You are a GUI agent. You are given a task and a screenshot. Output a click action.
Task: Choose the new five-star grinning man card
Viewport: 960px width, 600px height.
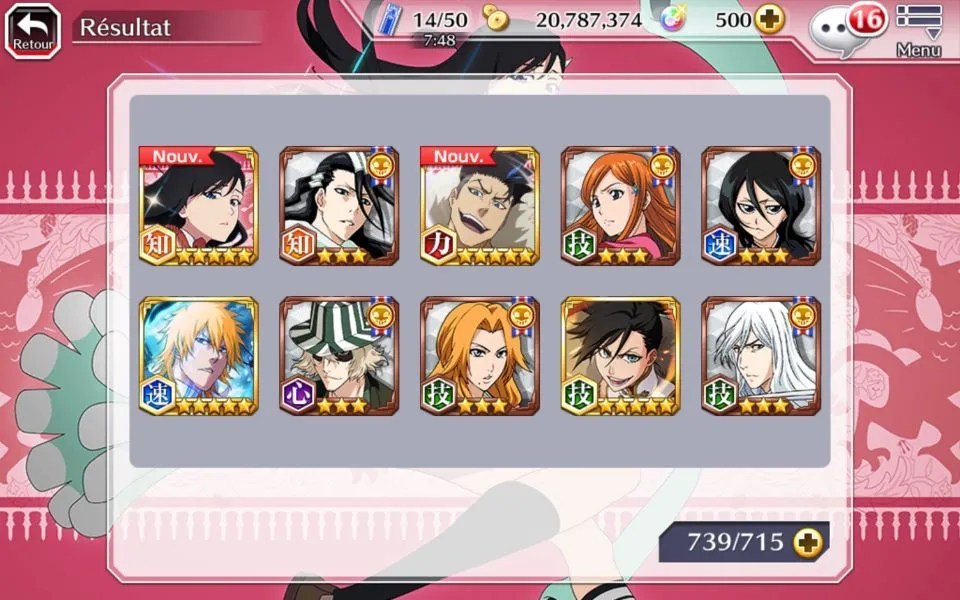click(480, 206)
